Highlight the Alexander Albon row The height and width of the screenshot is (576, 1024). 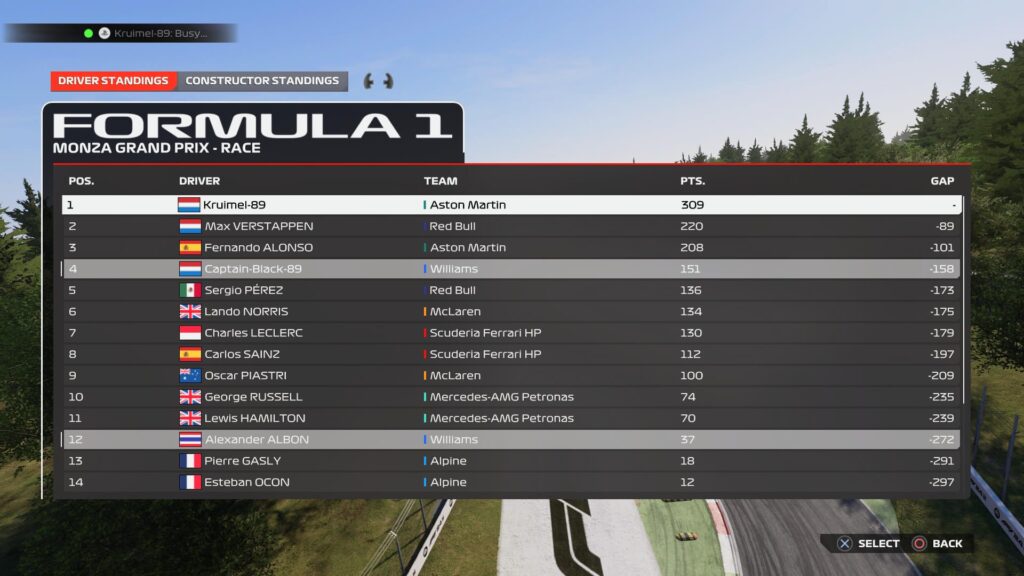point(510,440)
